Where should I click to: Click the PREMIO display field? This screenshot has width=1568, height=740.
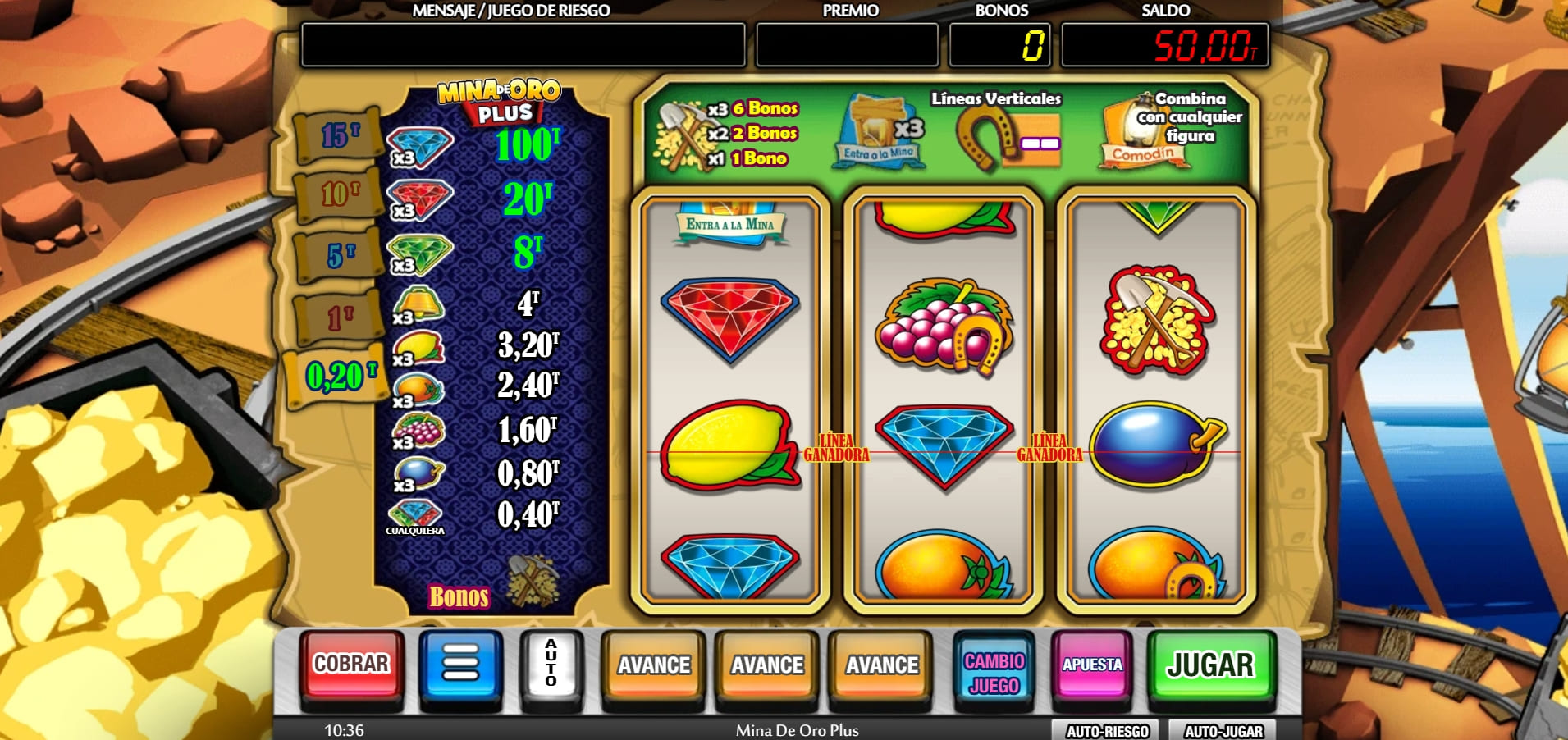pos(848,47)
